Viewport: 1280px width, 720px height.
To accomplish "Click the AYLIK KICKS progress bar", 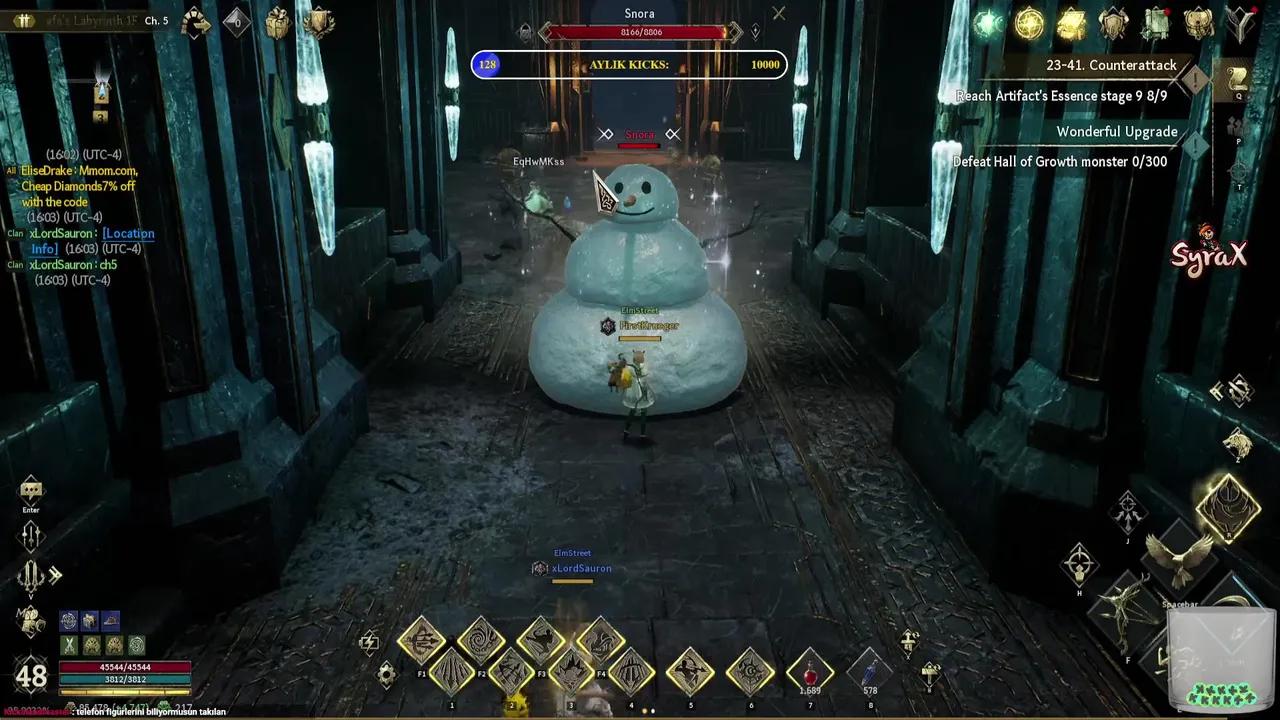I will pyautogui.click(x=628, y=64).
